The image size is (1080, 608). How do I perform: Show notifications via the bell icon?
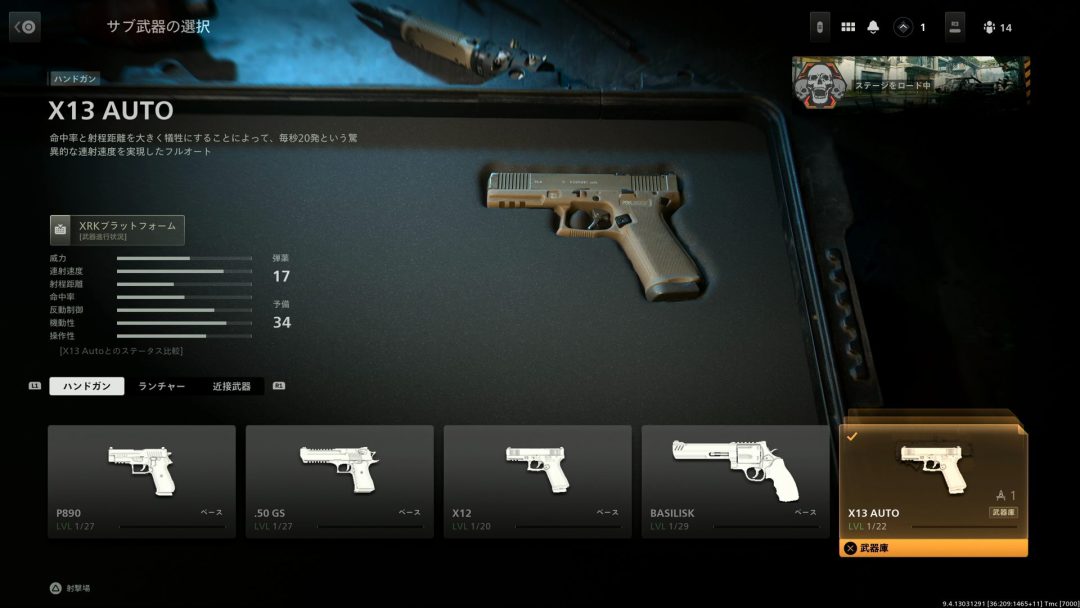click(x=874, y=27)
